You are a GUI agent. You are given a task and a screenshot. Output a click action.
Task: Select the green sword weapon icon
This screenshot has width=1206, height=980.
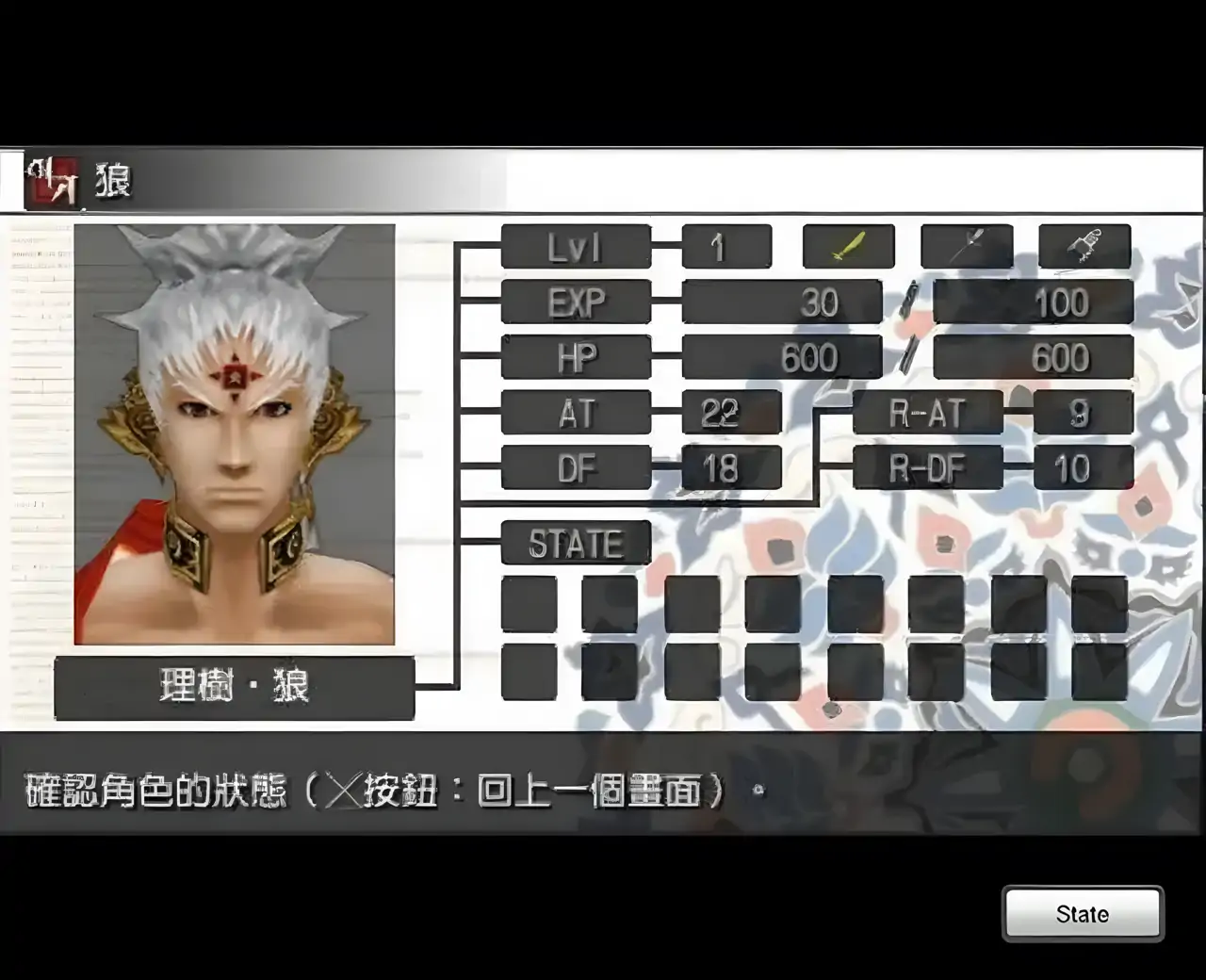[846, 247]
